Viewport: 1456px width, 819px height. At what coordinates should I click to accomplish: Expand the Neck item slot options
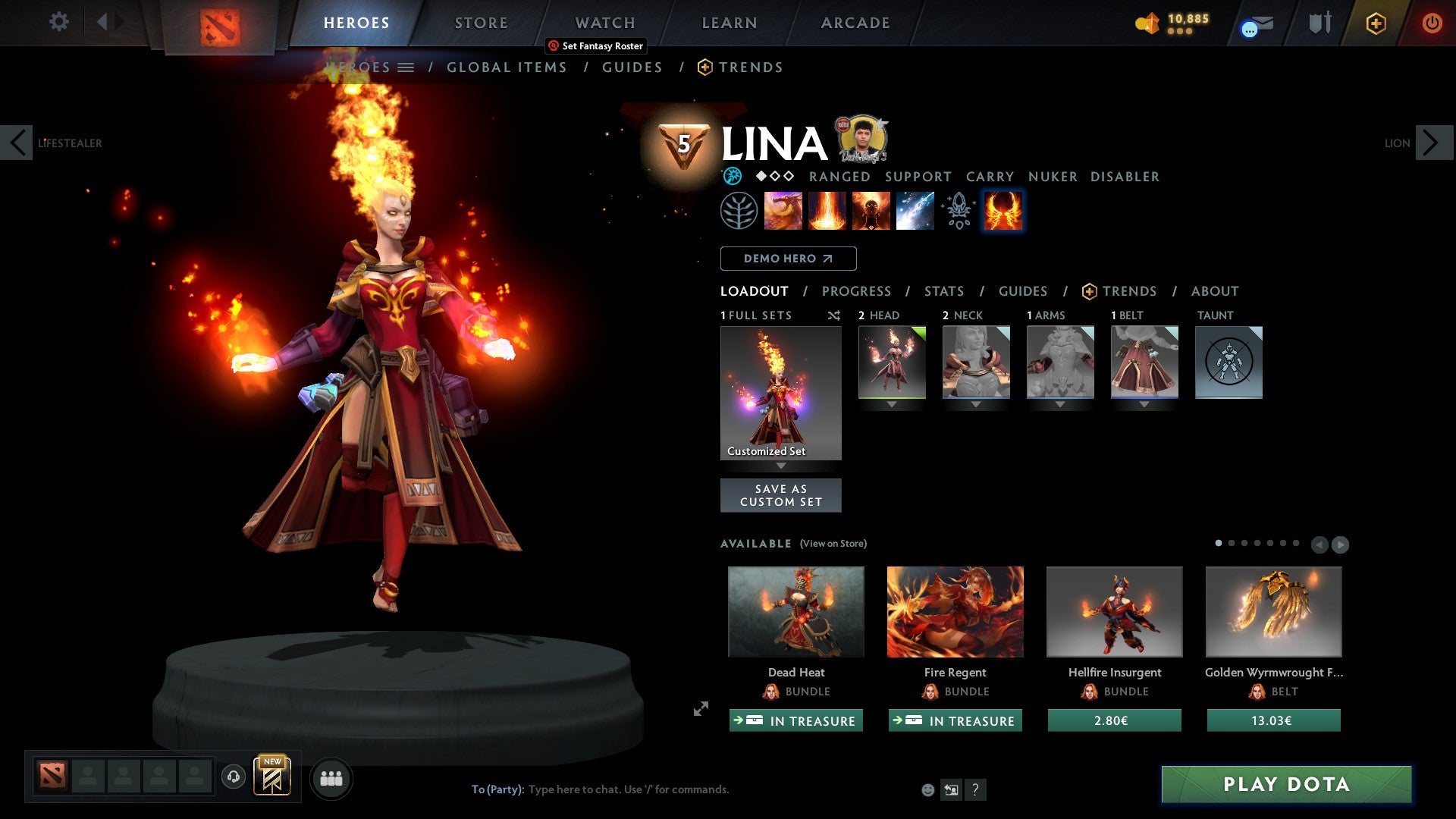976,404
